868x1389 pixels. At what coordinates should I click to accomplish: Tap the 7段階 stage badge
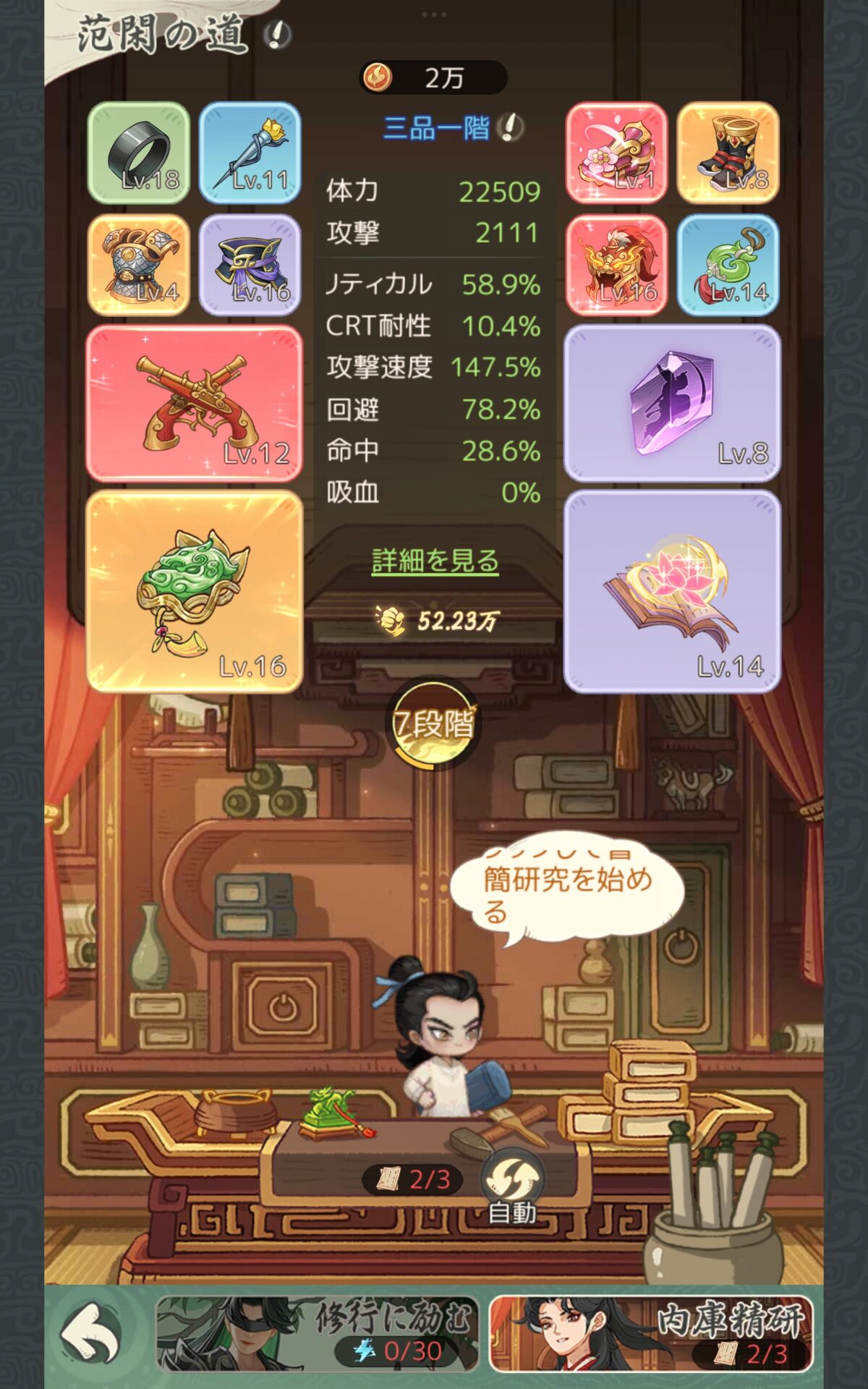434,725
